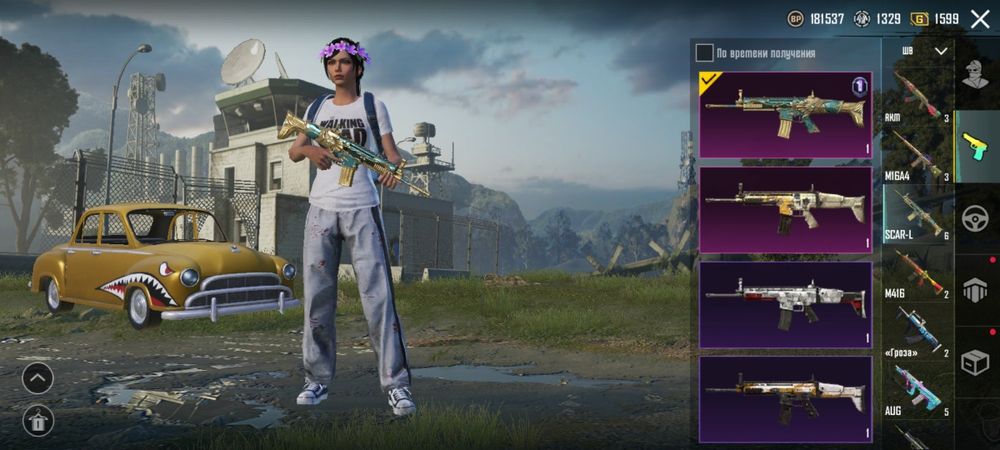
Task: Pick the white-and-red SCAR-L skin
Action: click(x=785, y=304)
